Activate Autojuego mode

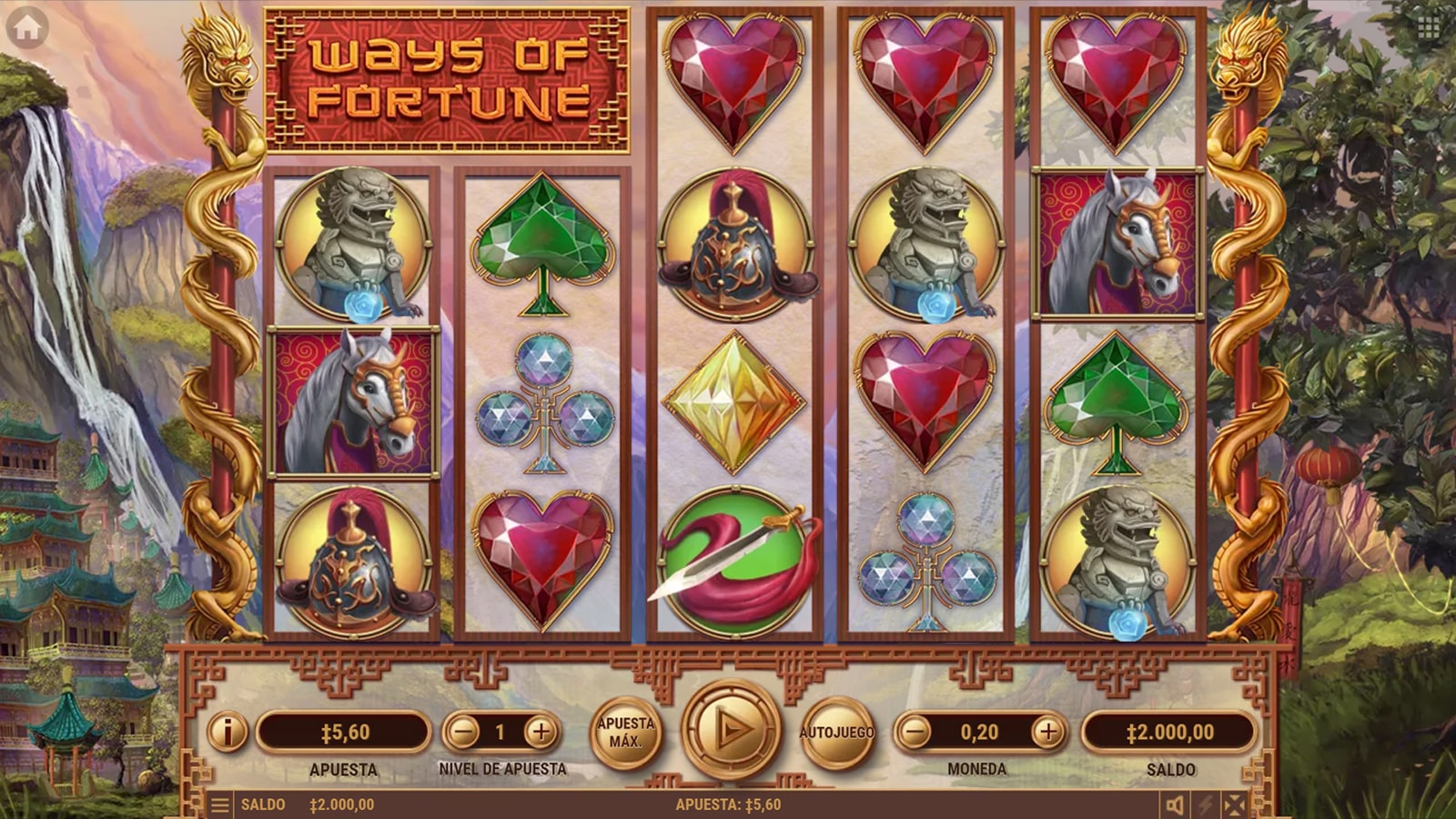tap(836, 732)
